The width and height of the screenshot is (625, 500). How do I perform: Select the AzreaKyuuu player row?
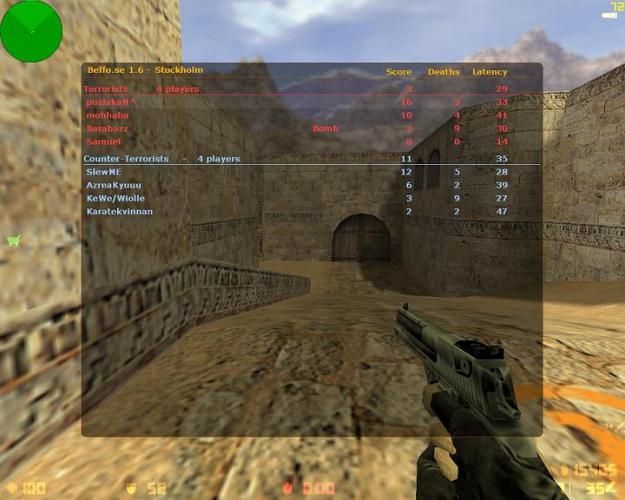pos(114,185)
